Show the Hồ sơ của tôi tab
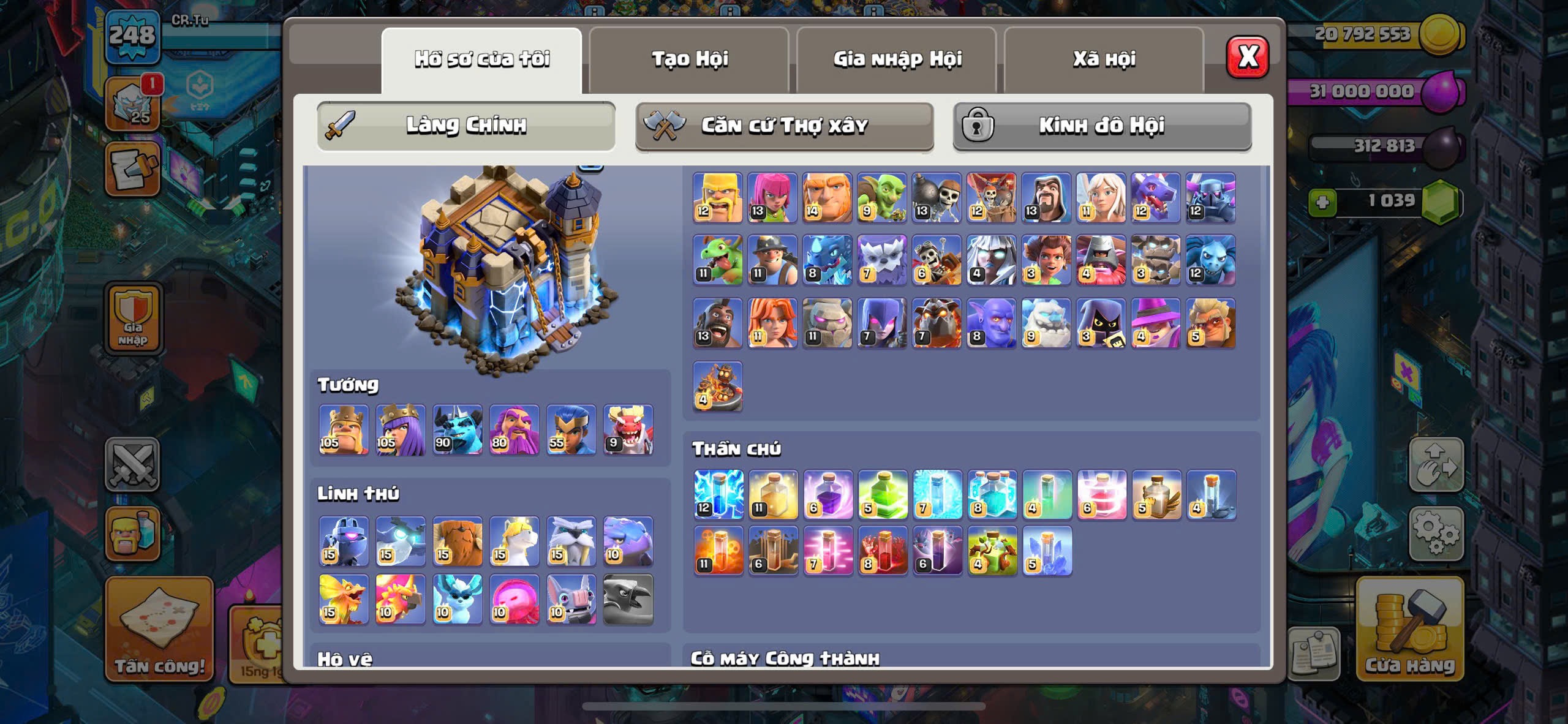The height and width of the screenshot is (724, 1568). pyautogui.click(x=481, y=59)
